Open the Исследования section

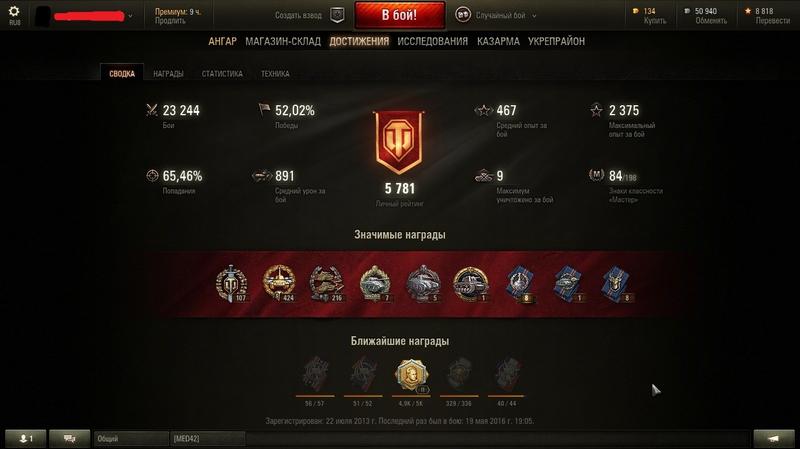click(x=432, y=41)
